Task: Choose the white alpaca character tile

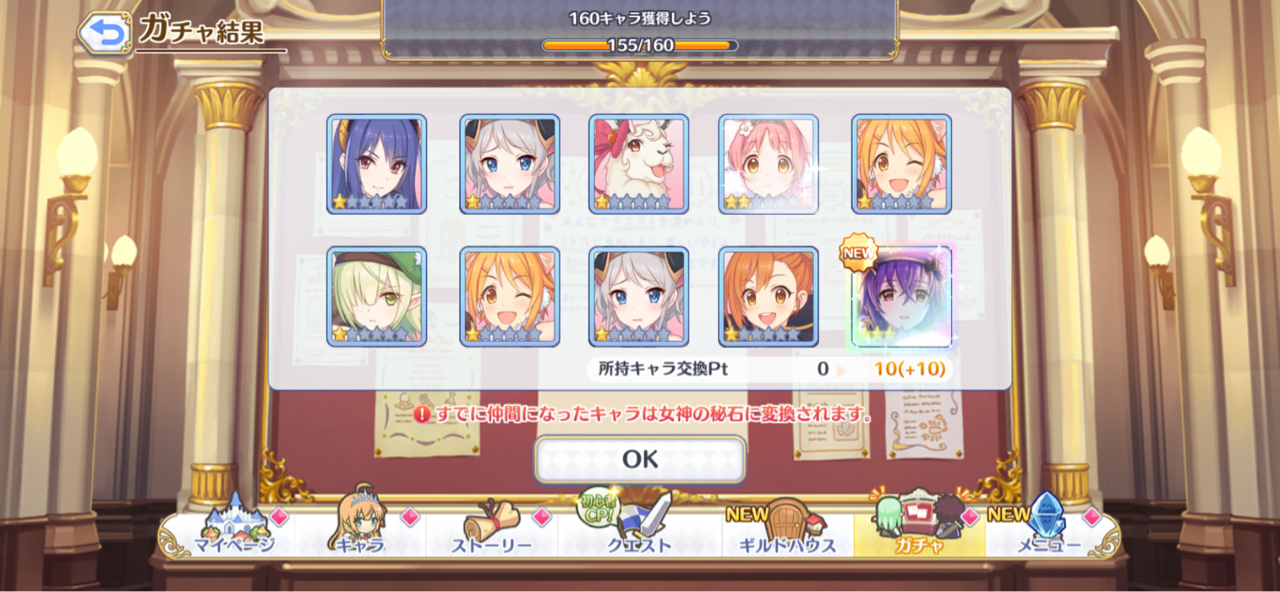Action: 639,164
